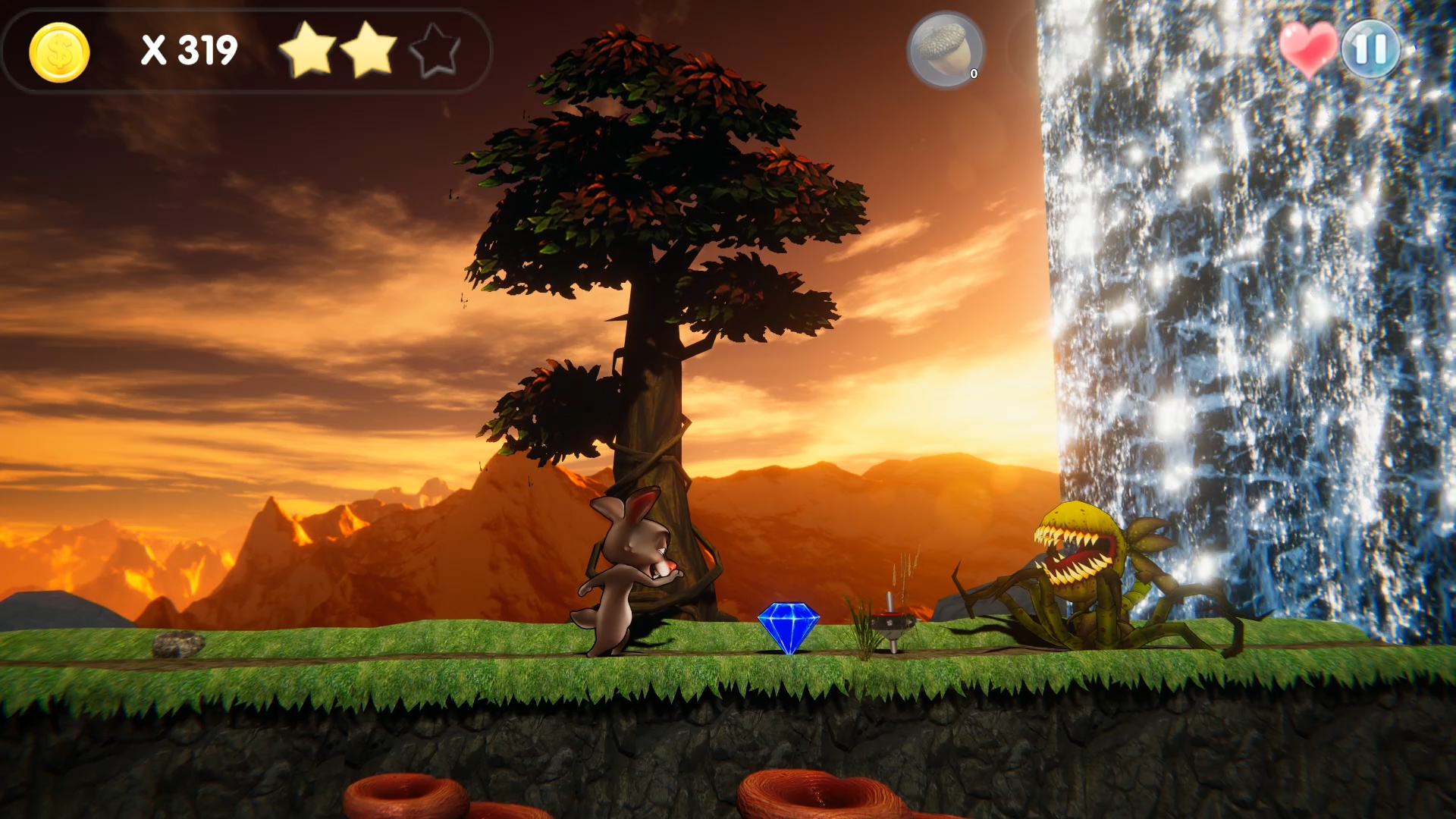The image size is (1456, 819).
Task: Click the second filled gold star
Action: tap(371, 51)
